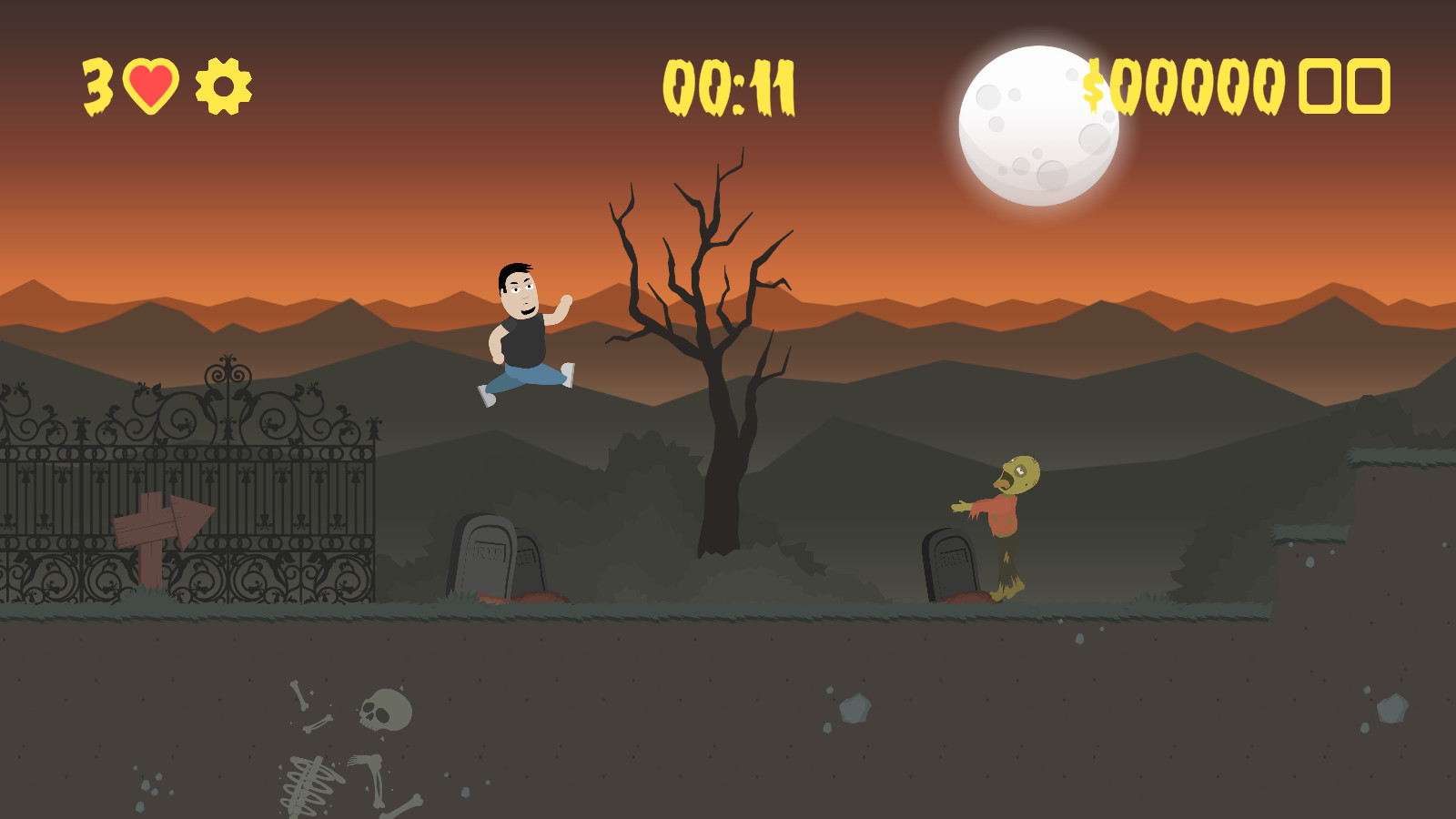Click the red heart lives icon
Screen dimensions: 1456x819
[150, 86]
